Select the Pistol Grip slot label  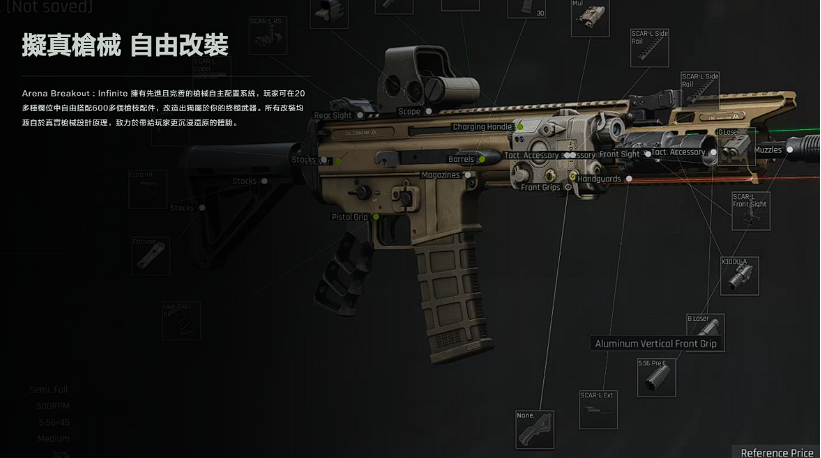coord(351,216)
